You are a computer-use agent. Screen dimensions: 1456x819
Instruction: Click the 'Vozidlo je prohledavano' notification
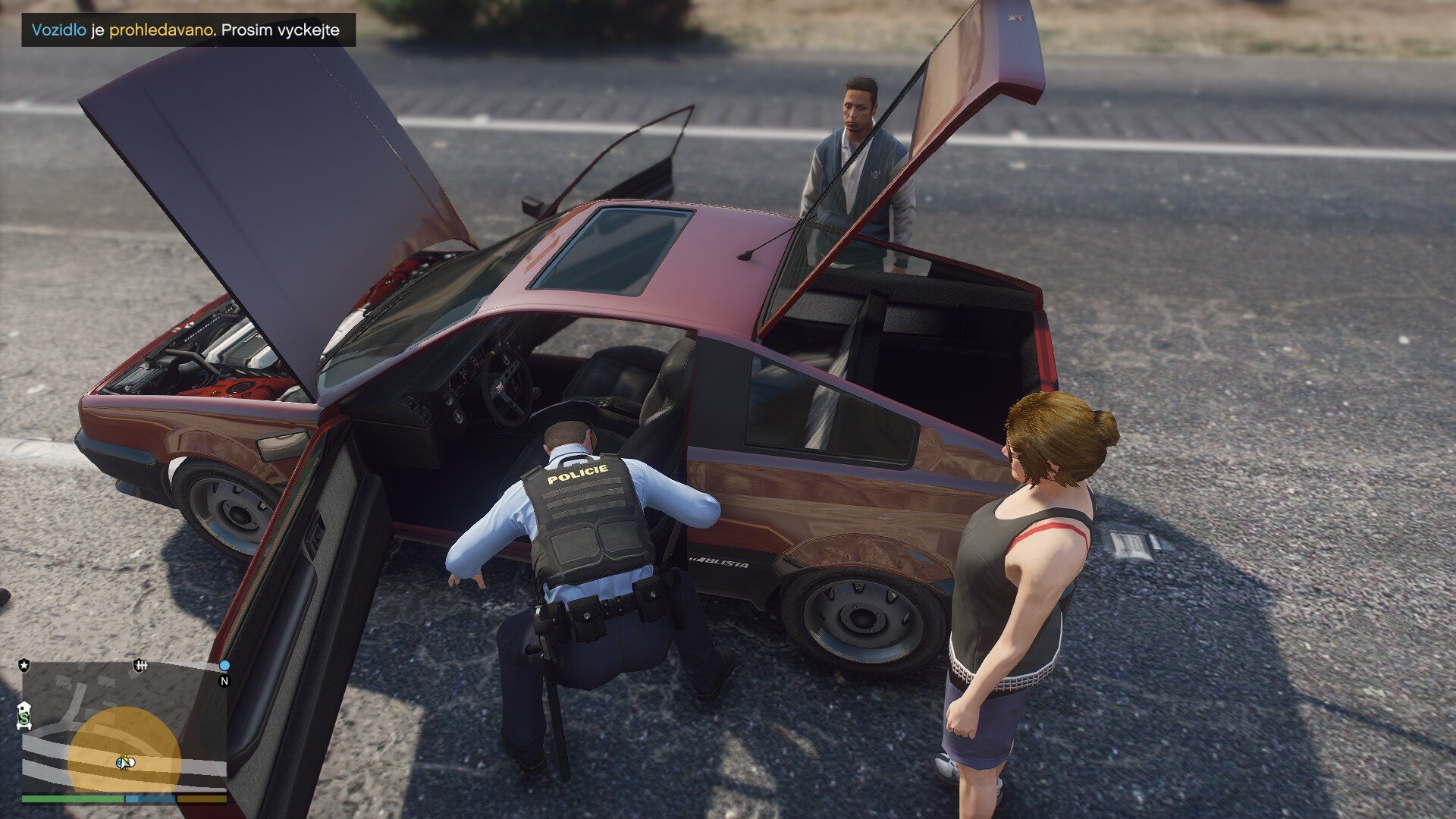click(187, 30)
